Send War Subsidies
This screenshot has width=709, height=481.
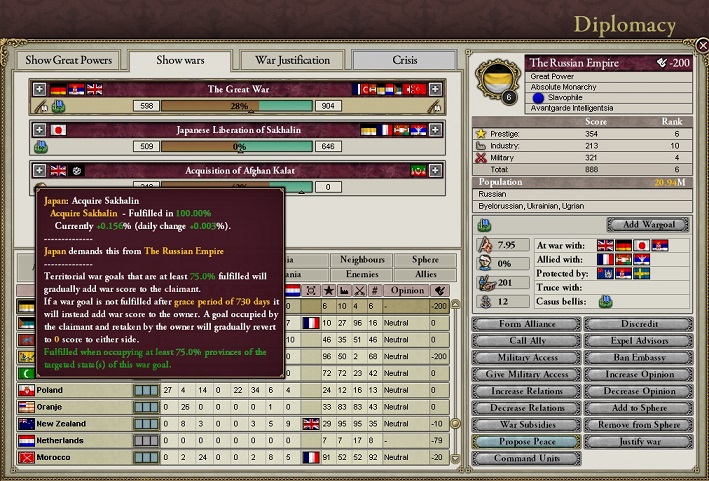pos(526,425)
